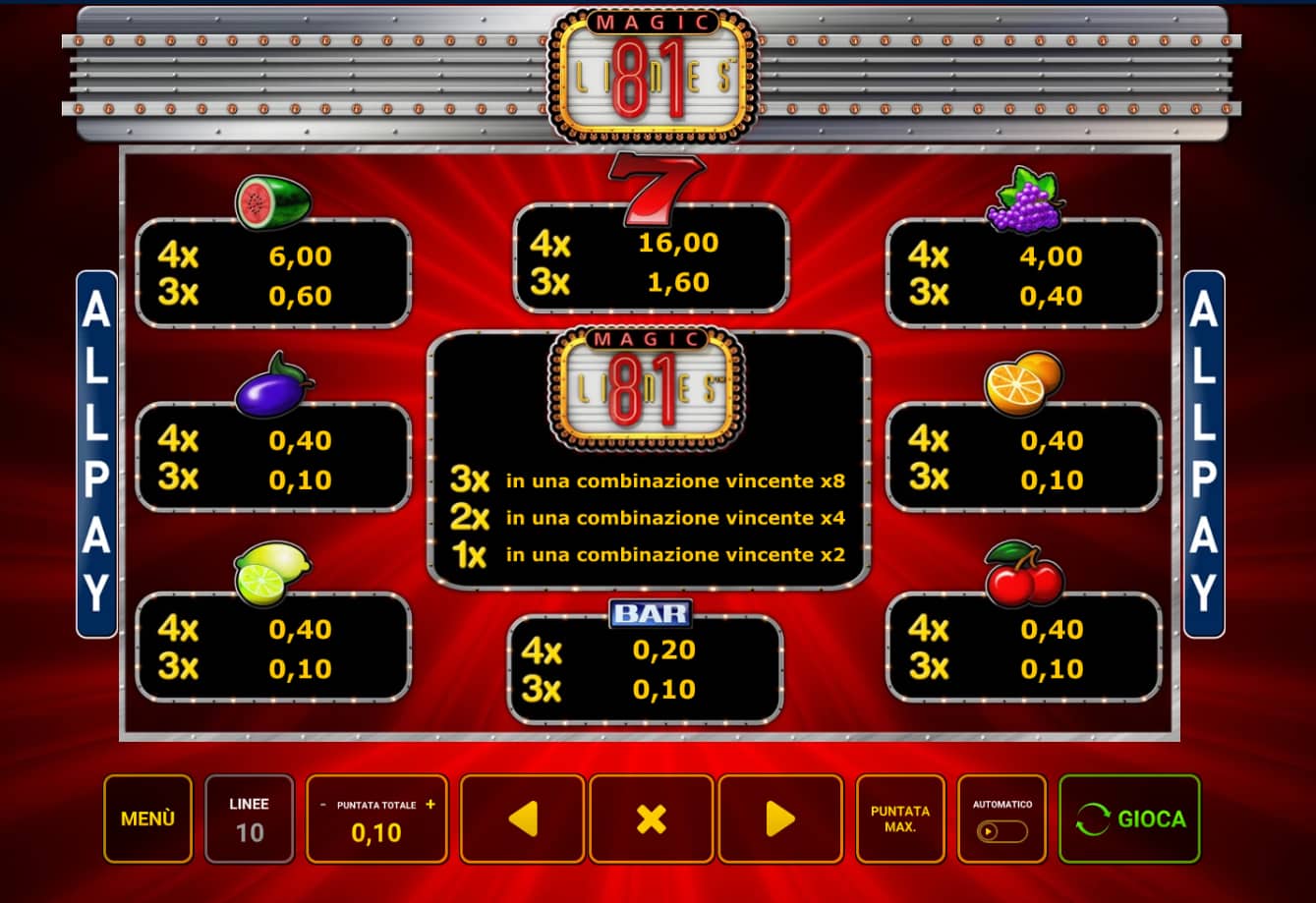Enable the Automatico autoplay toggle

point(1001,830)
